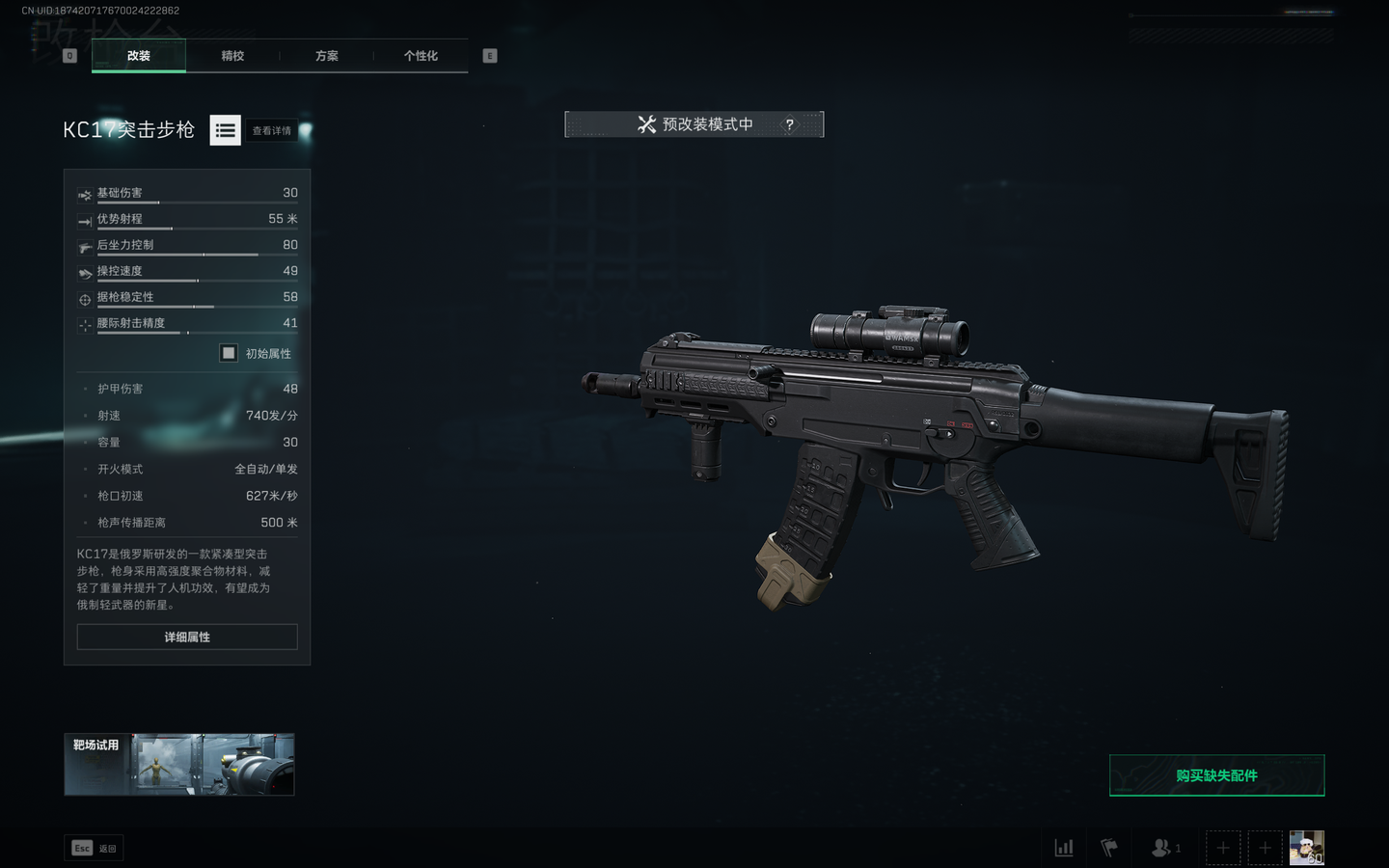This screenshot has width=1389, height=868.
Task: Open the bar chart statistics icon
Action: click(x=1064, y=848)
